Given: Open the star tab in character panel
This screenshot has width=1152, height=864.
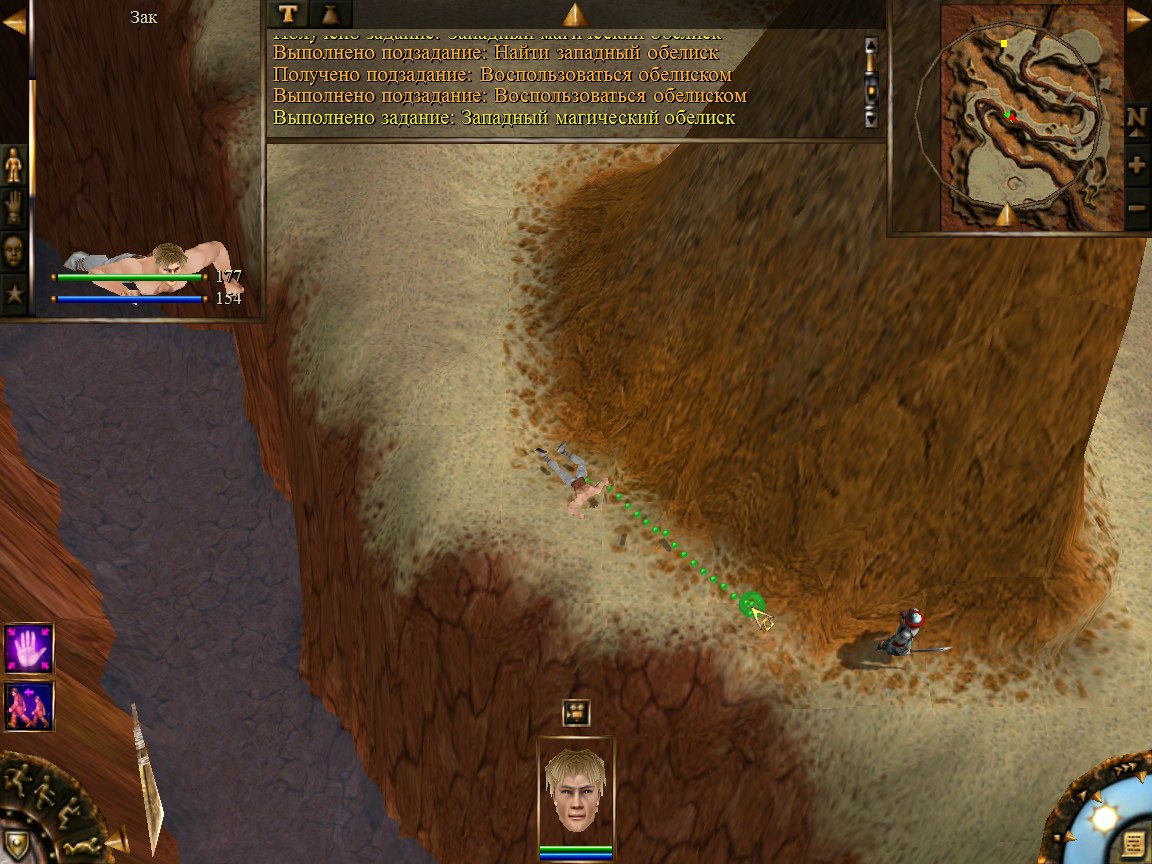Looking at the screenshot, I should [x=14, y=295].
